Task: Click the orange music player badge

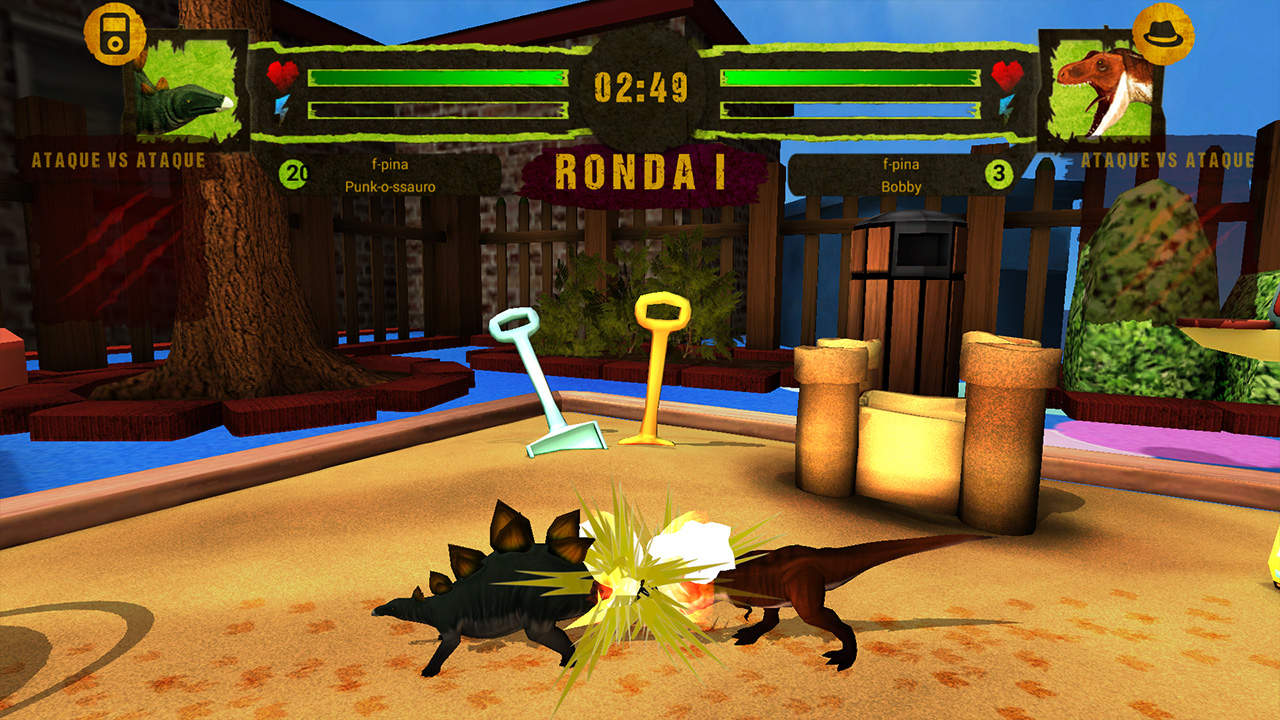Action: pyautogui.click(x=115, y=33)
